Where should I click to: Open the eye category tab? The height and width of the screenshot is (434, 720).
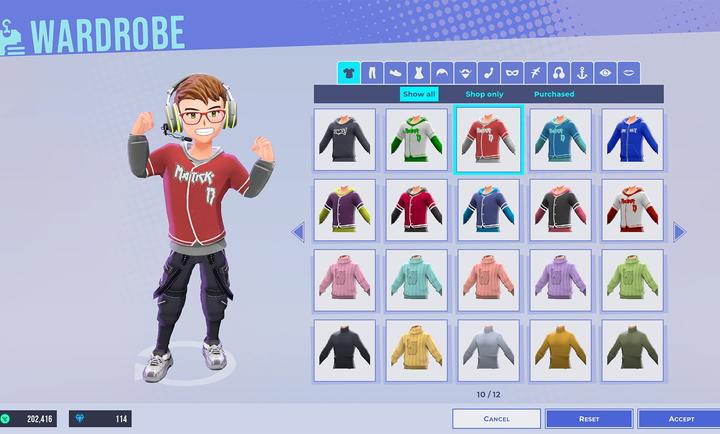point(606,73)
